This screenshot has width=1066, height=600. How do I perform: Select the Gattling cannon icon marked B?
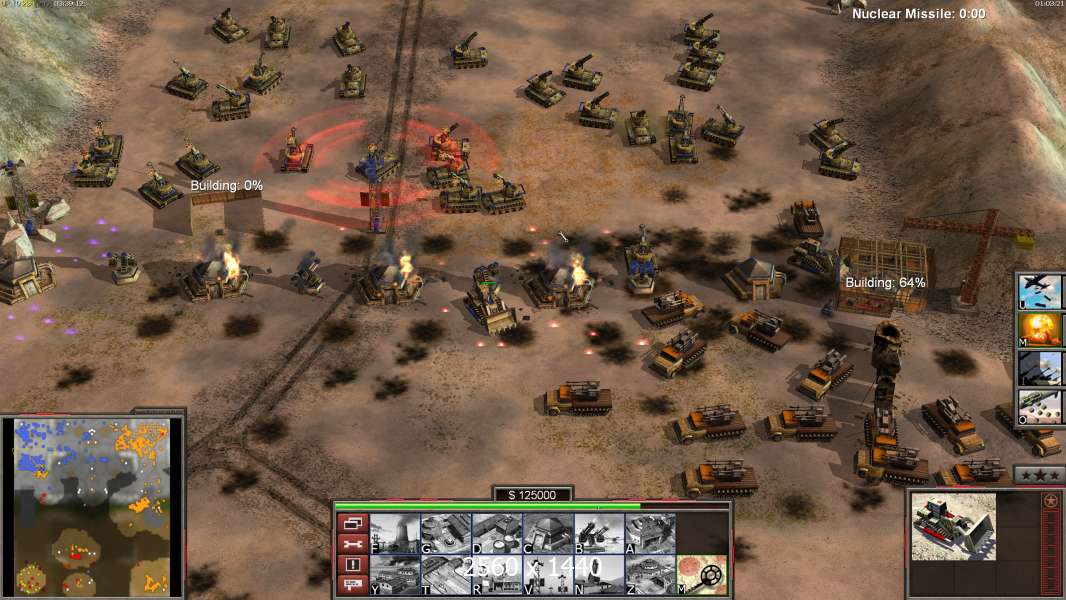click(x=599, y=533)
